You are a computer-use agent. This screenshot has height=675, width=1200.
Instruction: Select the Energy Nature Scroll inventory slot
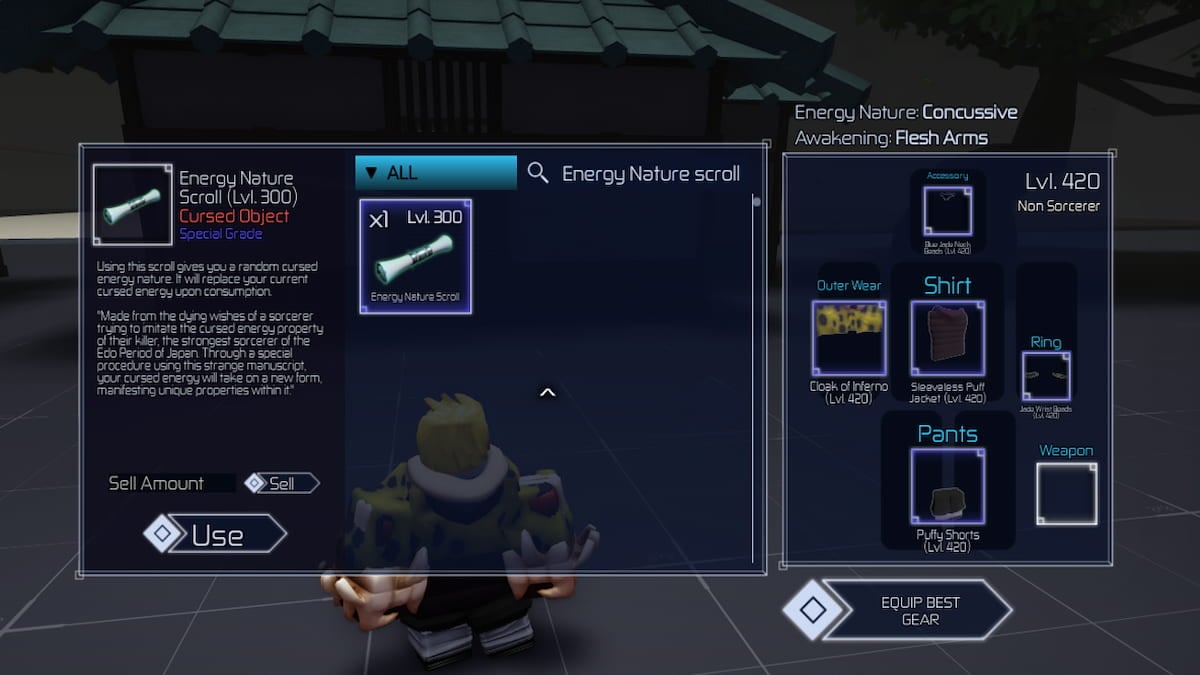pyautogui.click(x=416, y=257)
